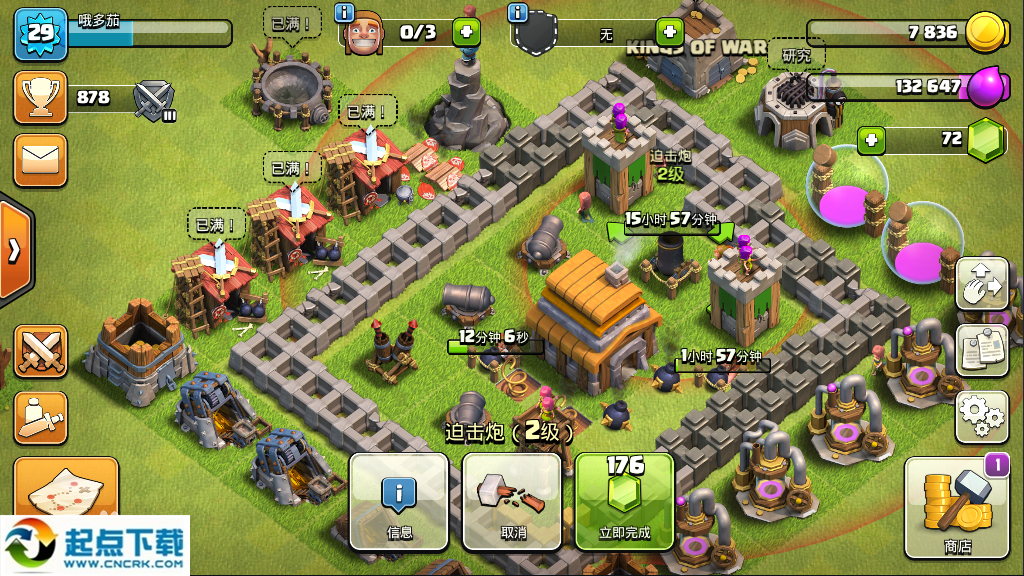Open the player level 29 badge
This screenshot has height=576, width=1024.
(40, 33)
